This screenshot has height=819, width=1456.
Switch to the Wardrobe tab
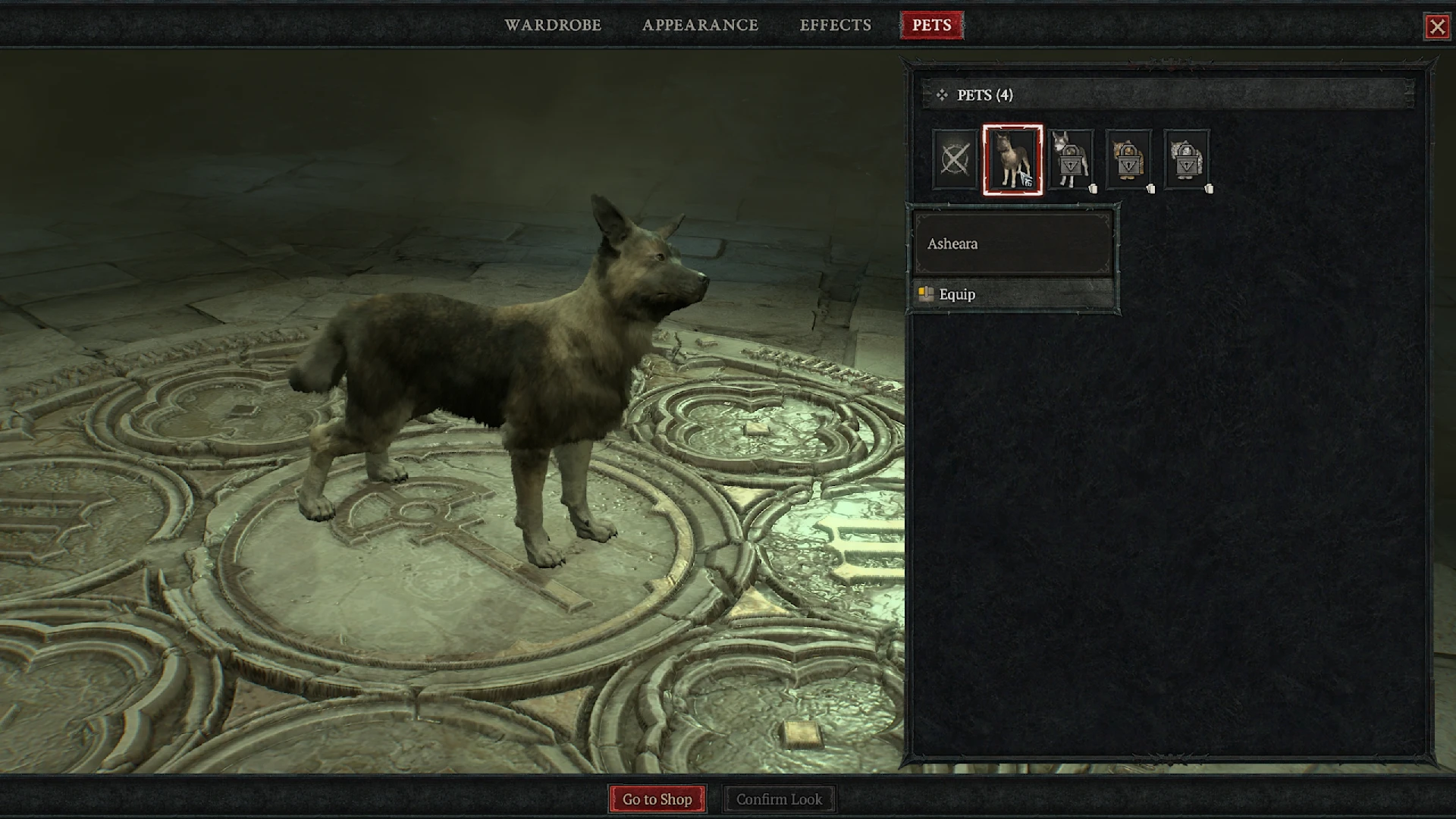pyautogui.click(x=553, y=25)
